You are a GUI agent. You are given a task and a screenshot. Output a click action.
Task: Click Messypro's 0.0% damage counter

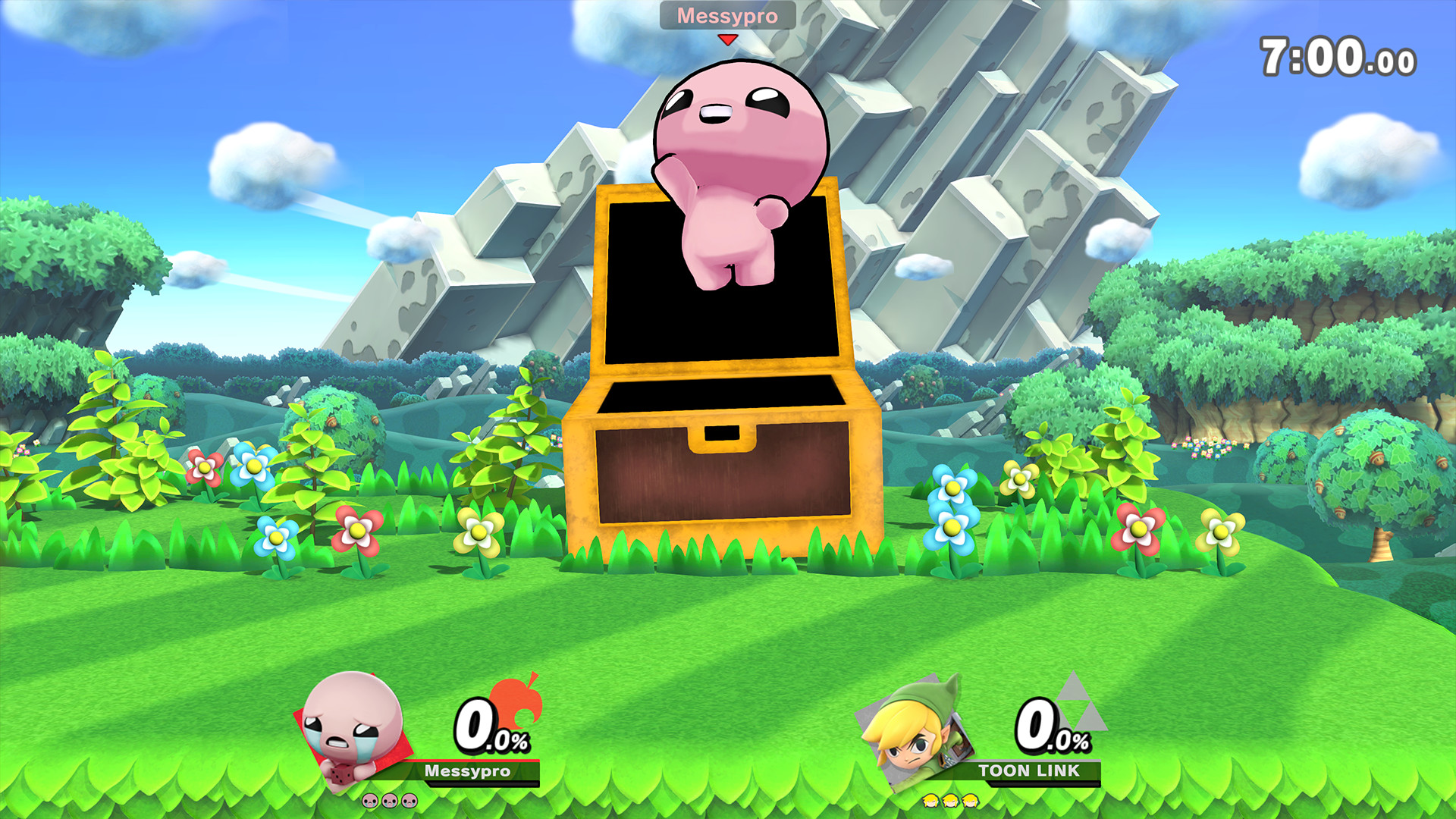[x=488, y=726]
